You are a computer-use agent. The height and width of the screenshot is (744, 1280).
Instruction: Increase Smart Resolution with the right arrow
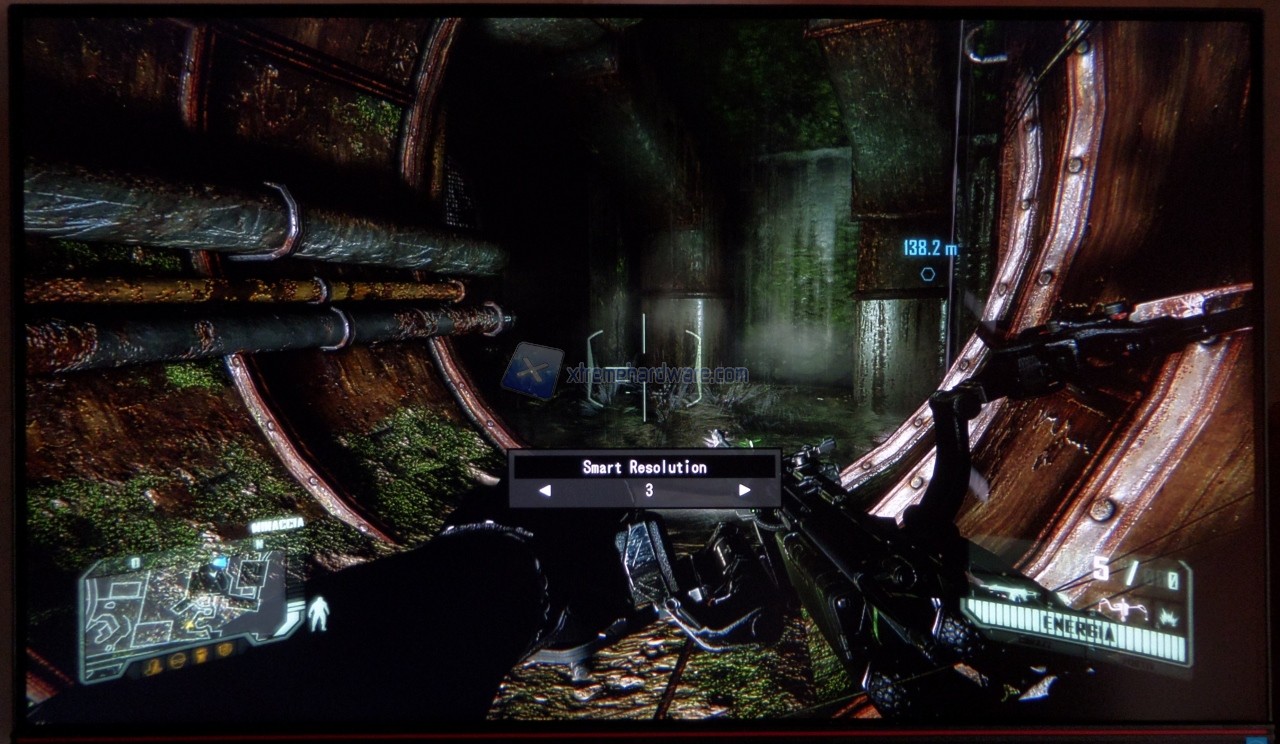coord(744,490)
